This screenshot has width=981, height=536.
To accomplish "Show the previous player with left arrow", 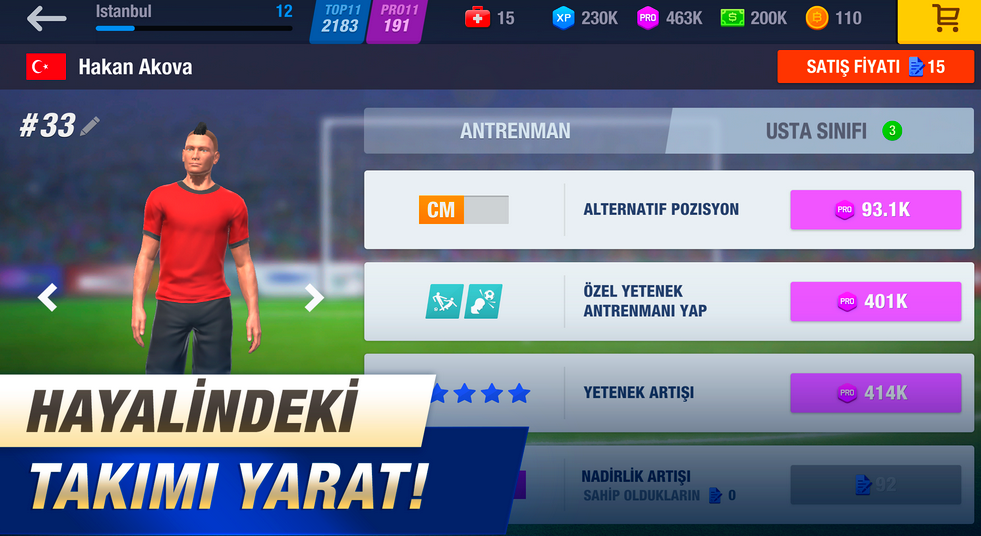I will (x=47, y=297).
